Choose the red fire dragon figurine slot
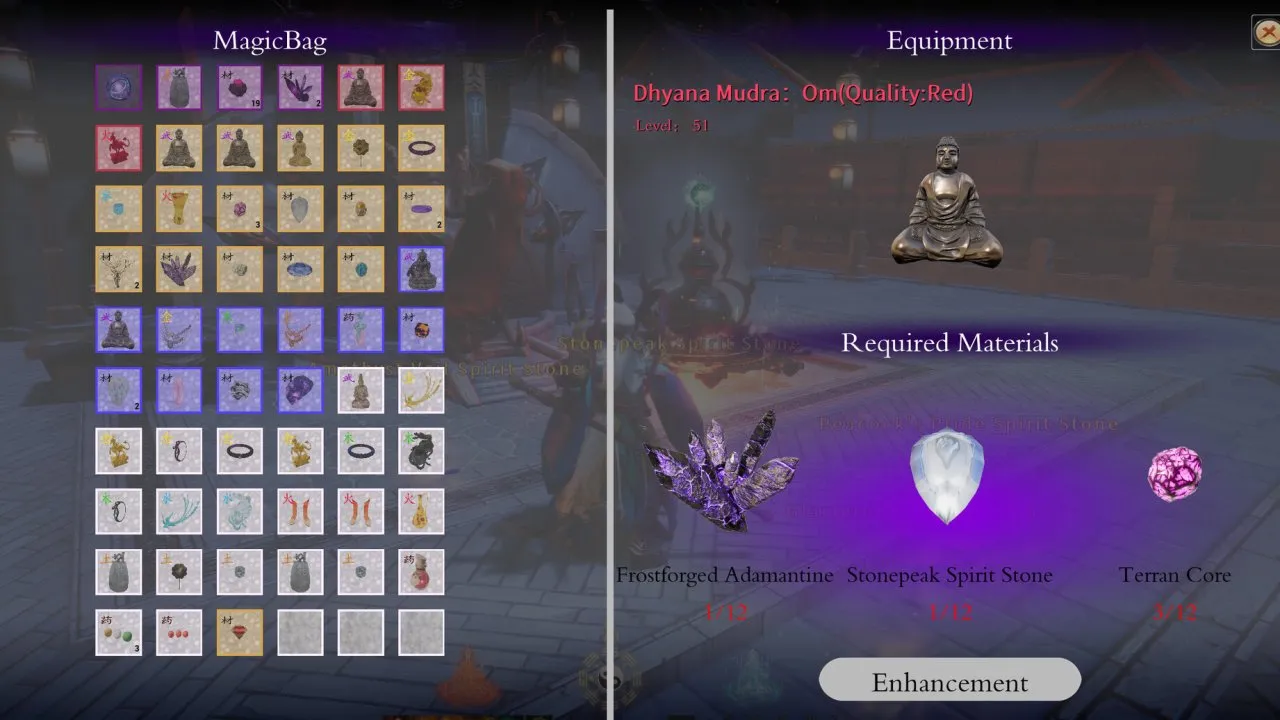The image size is (1280, 720). click(119, 148)
